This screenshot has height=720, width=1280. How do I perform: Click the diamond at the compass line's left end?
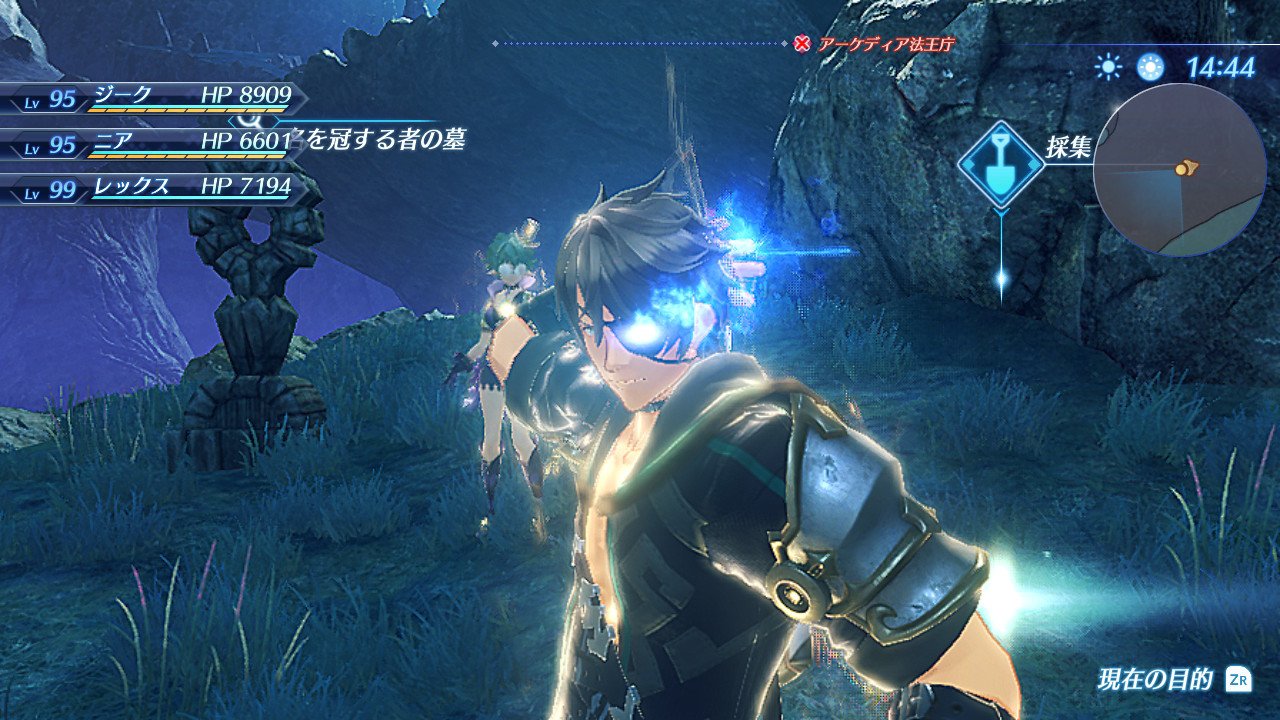point(494,44)
